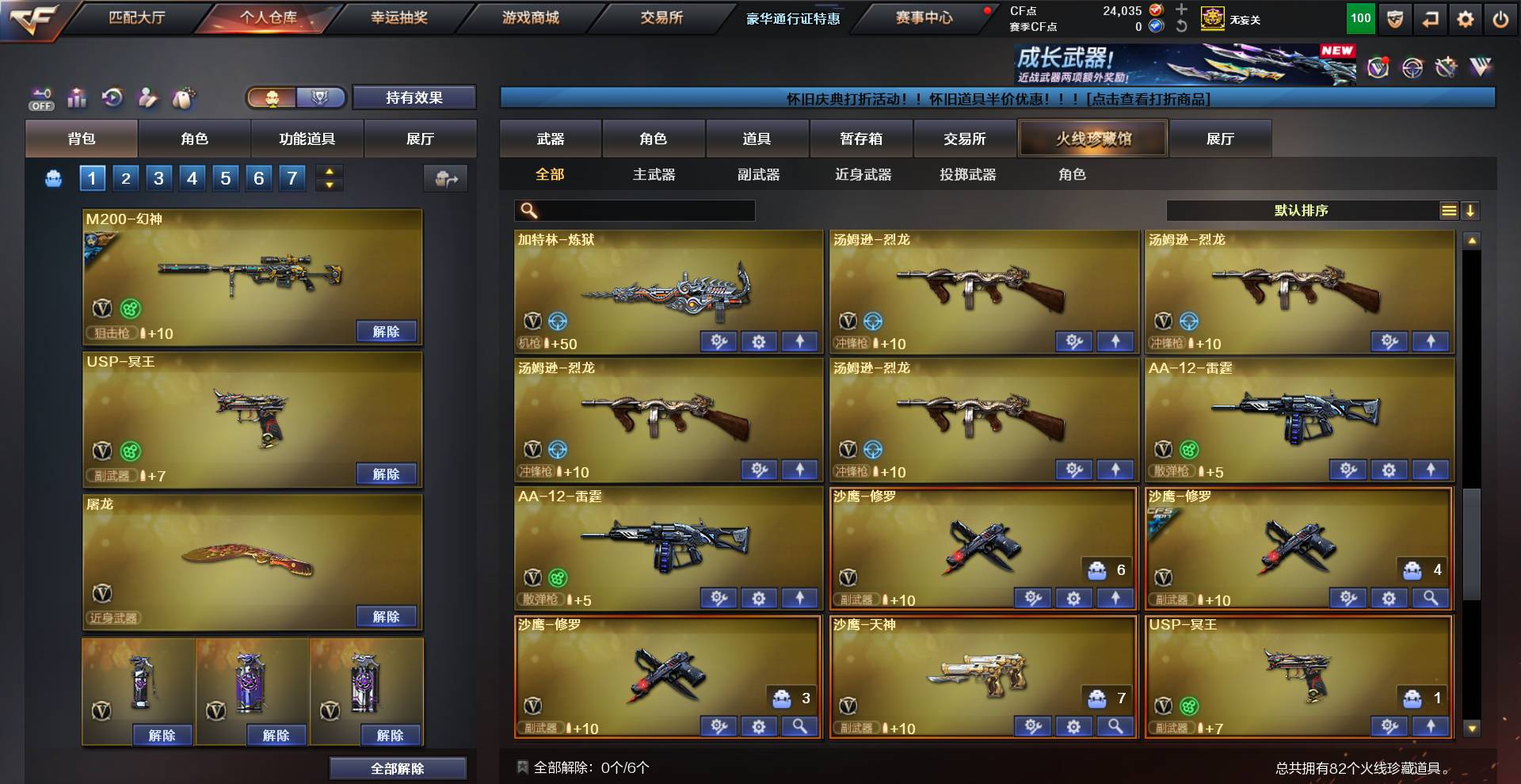The height and width of the screenshot is (784, 1521).
Task: Click the warehouse page-up arrow
Action: [329, 173]
